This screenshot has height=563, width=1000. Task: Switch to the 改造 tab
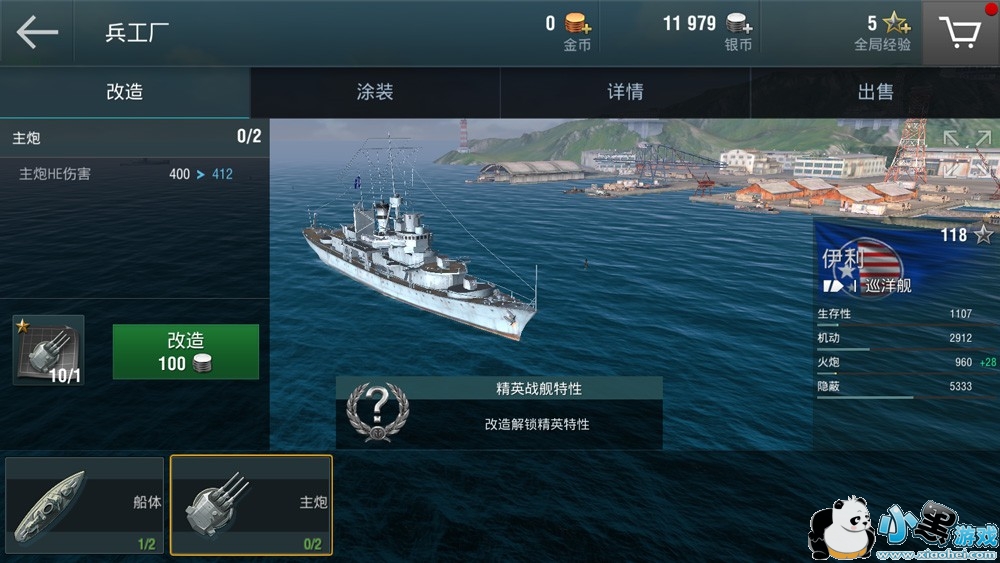tap(125, 92)
